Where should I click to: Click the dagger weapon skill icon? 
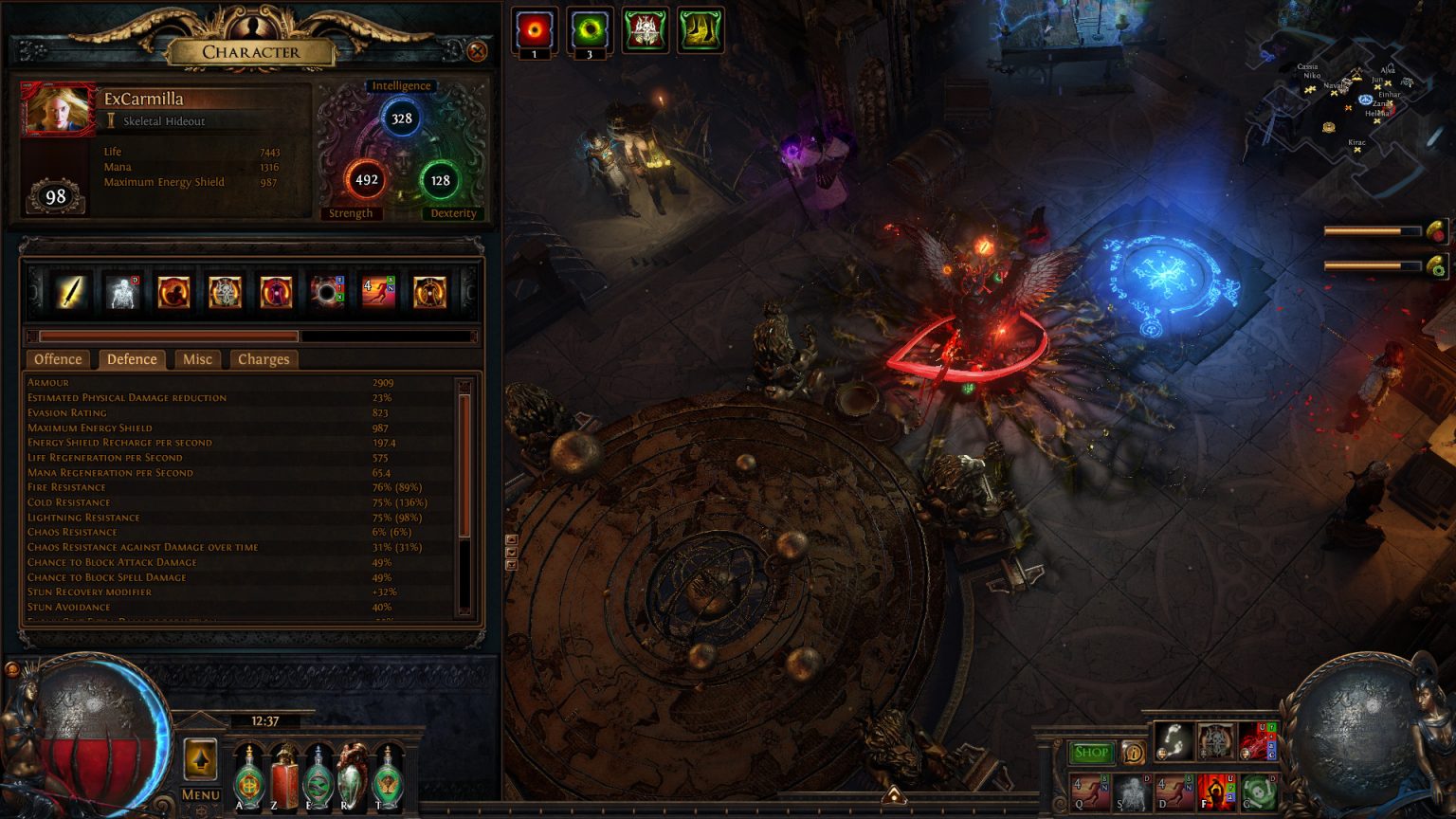(69, 292)
